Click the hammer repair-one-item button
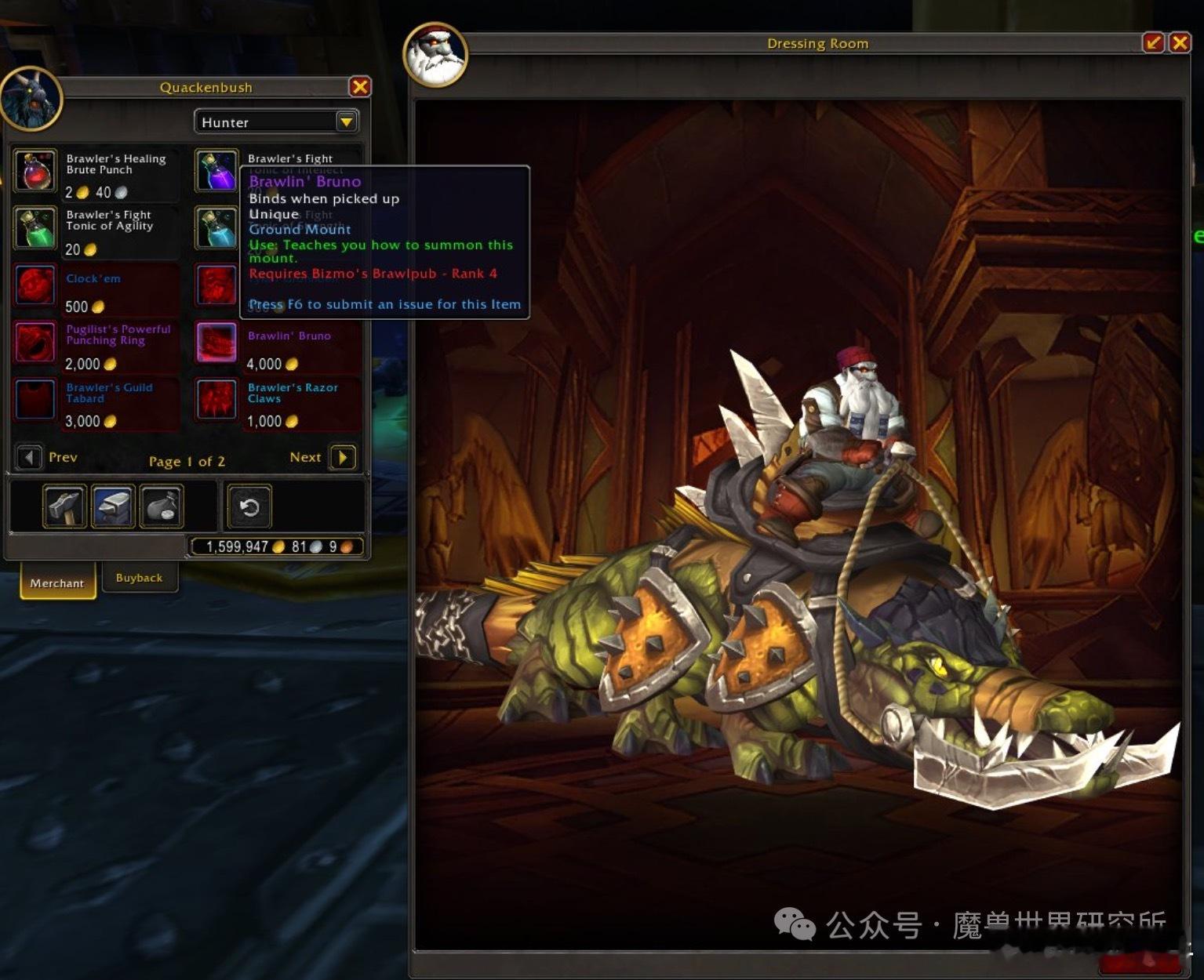 pos(64,506)
